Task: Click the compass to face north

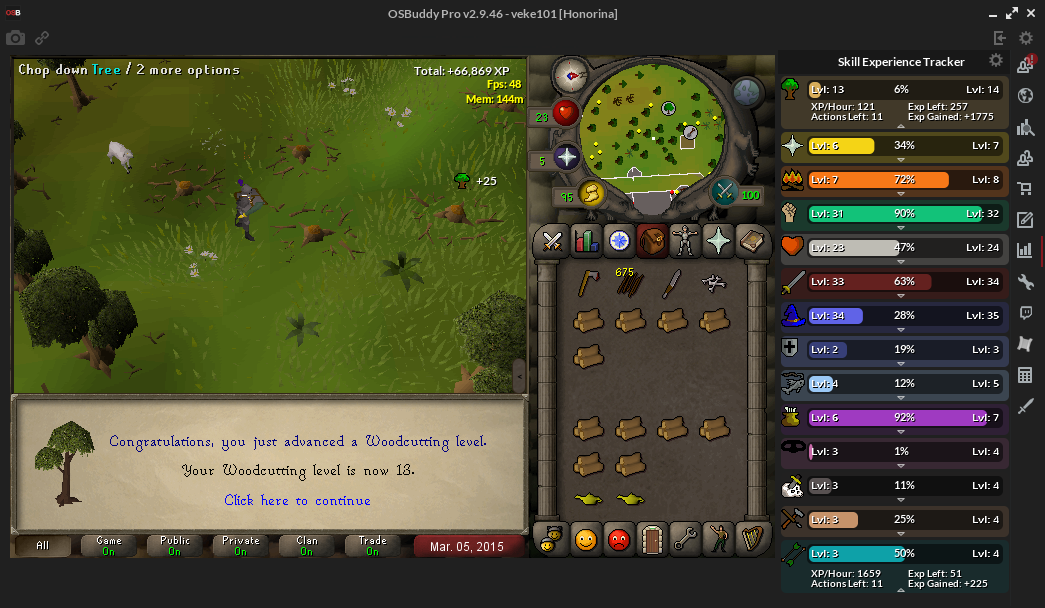Action: [x=573, y=73]
